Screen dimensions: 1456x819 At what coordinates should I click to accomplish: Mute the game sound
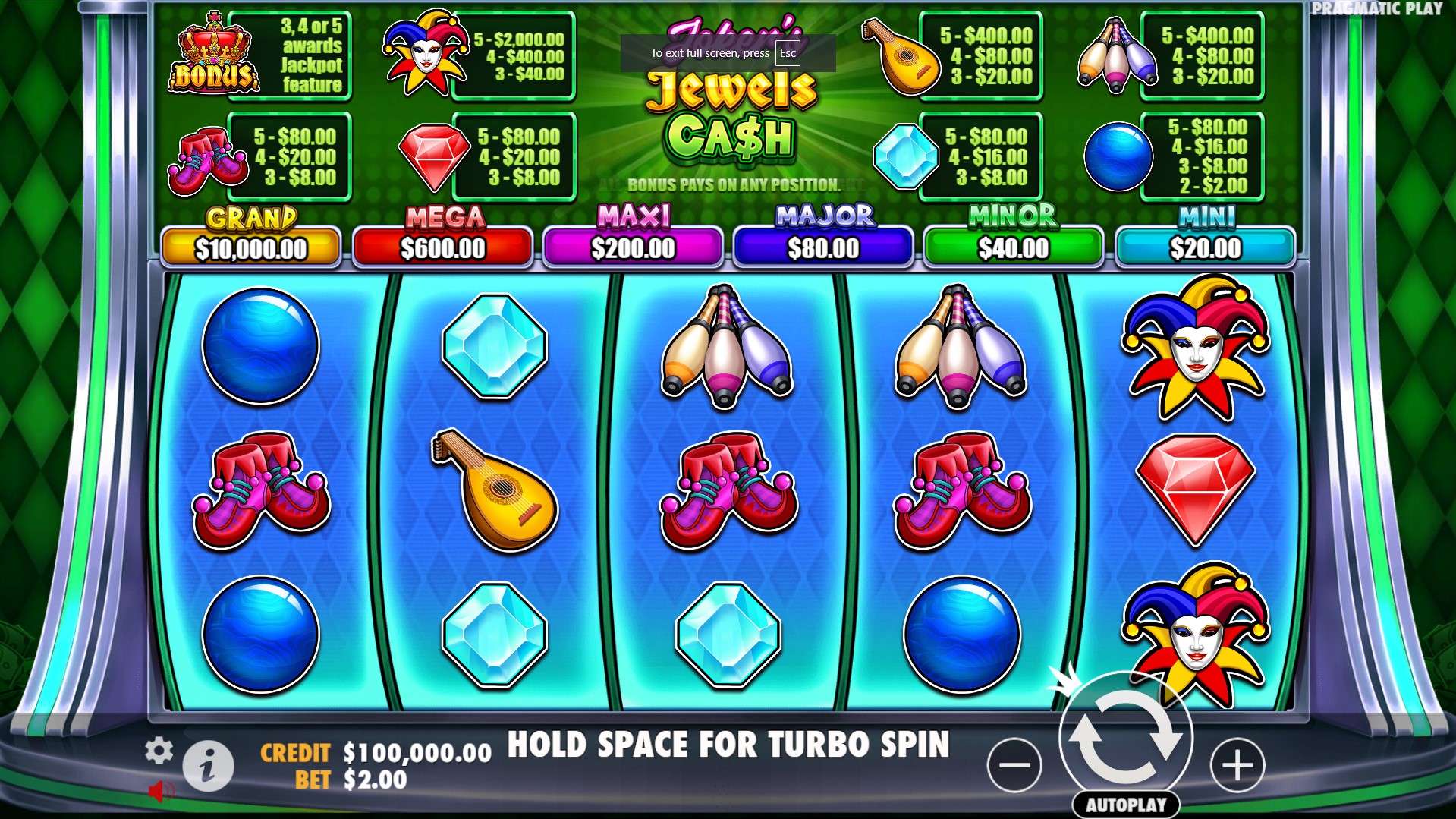click(x=159, y=789)
